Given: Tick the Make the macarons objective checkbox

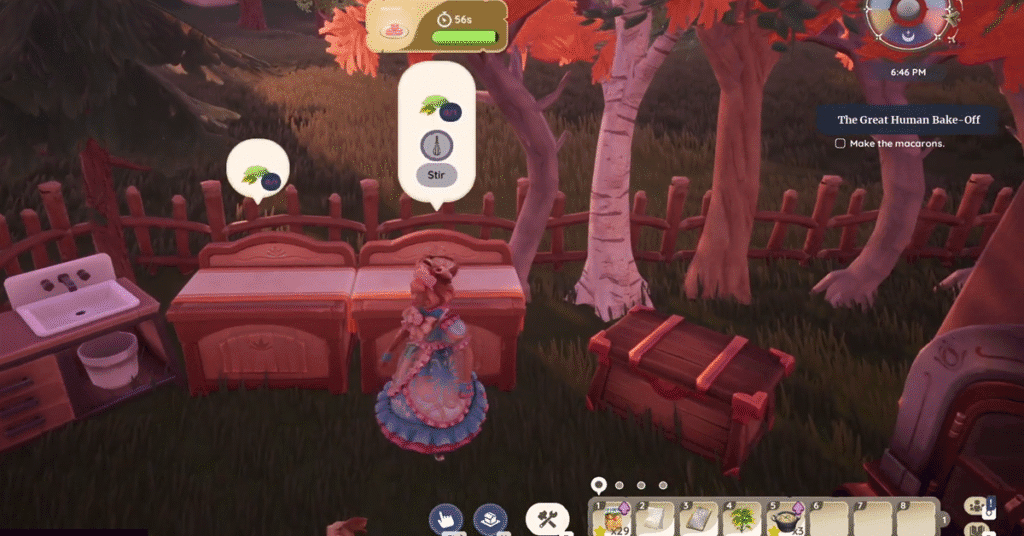Looking at the screenshot, I should (x=840, y=143).
